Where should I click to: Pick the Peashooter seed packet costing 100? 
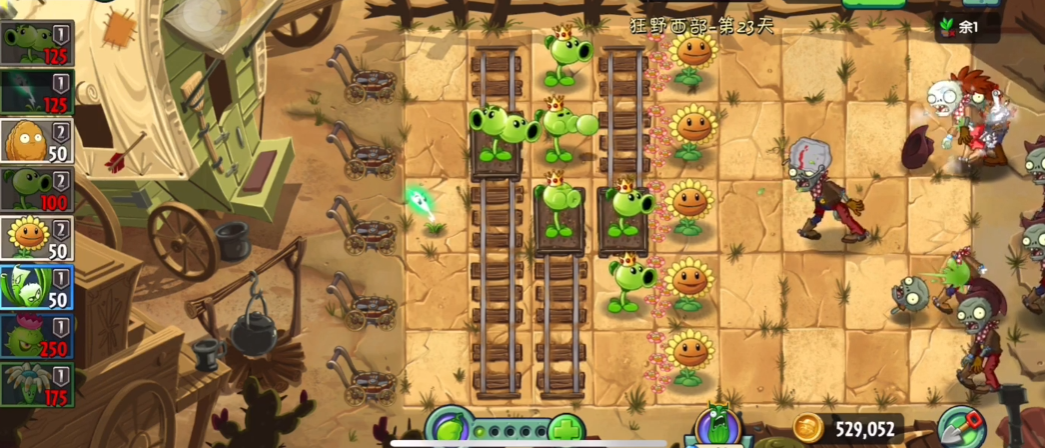click(37, 189)
